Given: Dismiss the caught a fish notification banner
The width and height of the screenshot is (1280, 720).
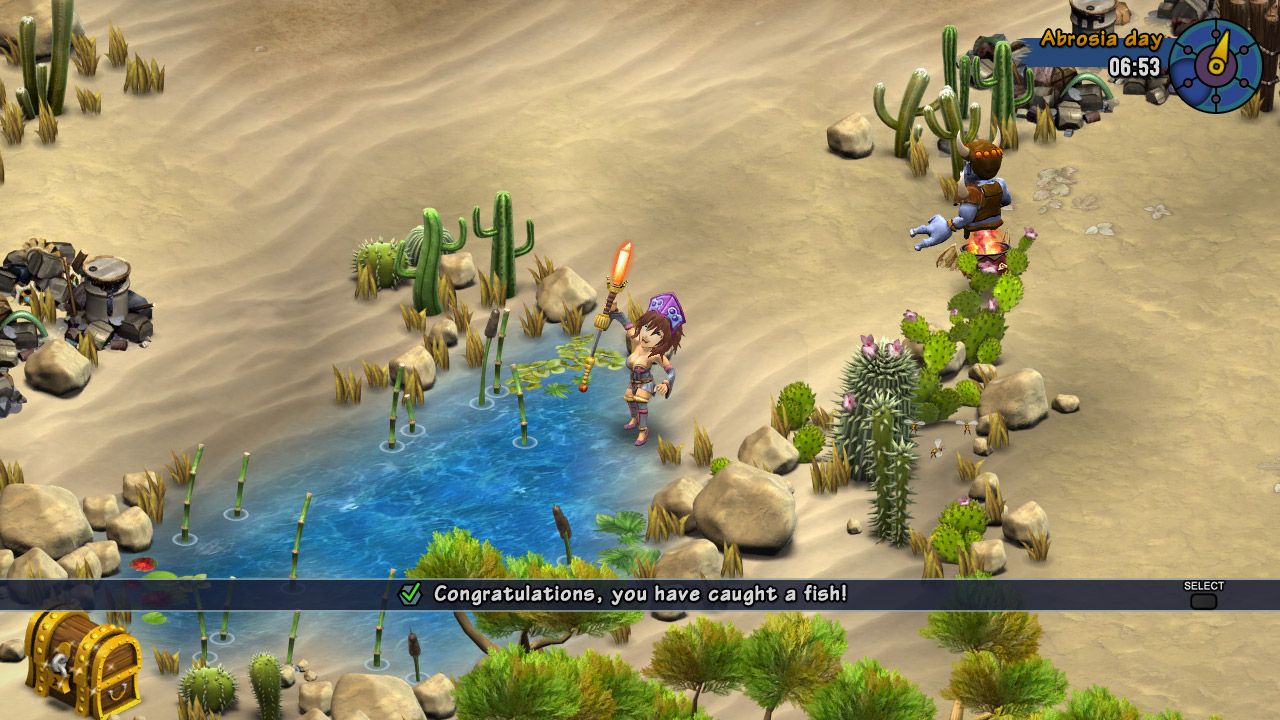Looking at the screenshot, I should (x=1203, y=600).
